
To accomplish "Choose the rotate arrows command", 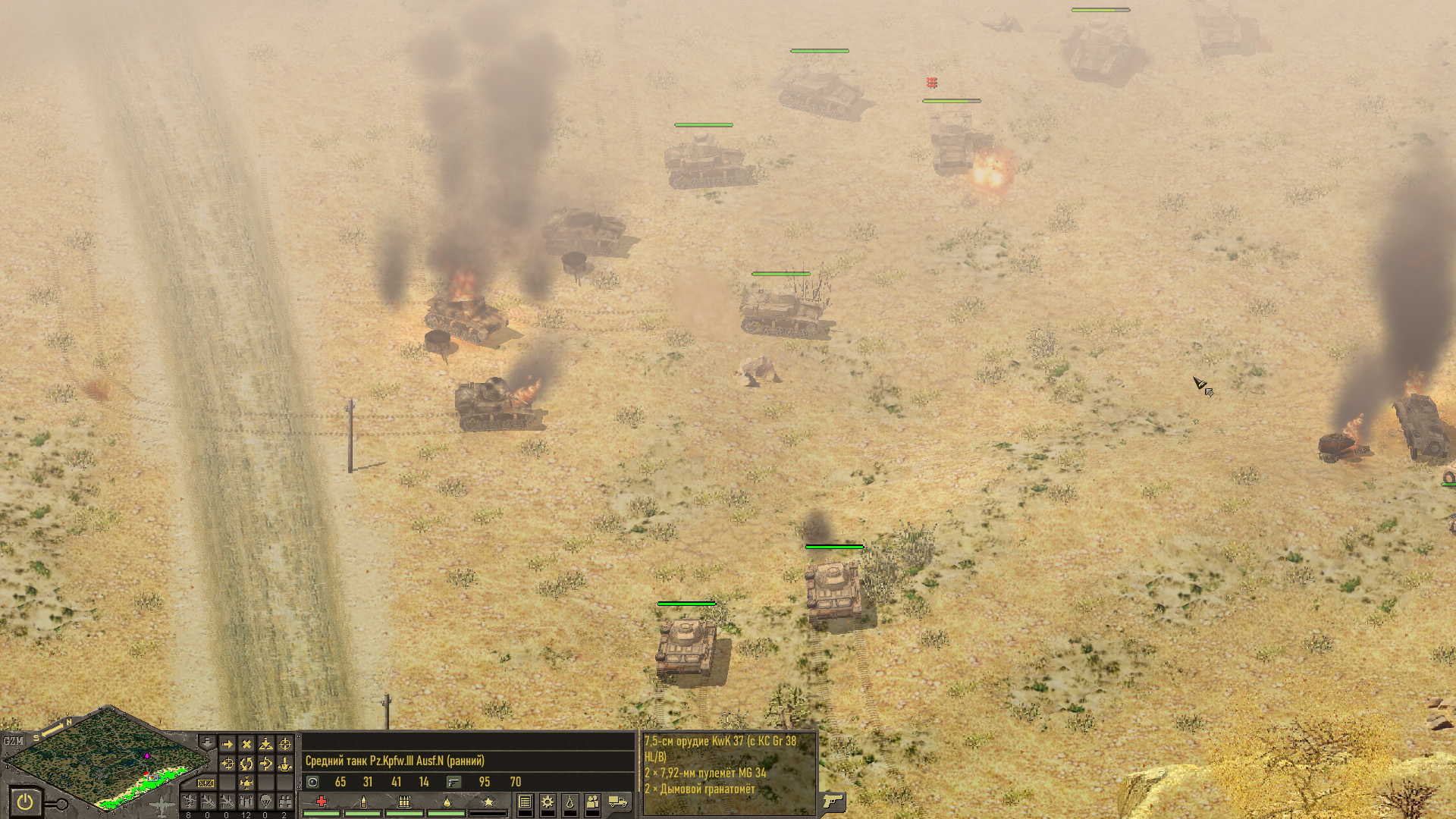I will coord(246,764).
